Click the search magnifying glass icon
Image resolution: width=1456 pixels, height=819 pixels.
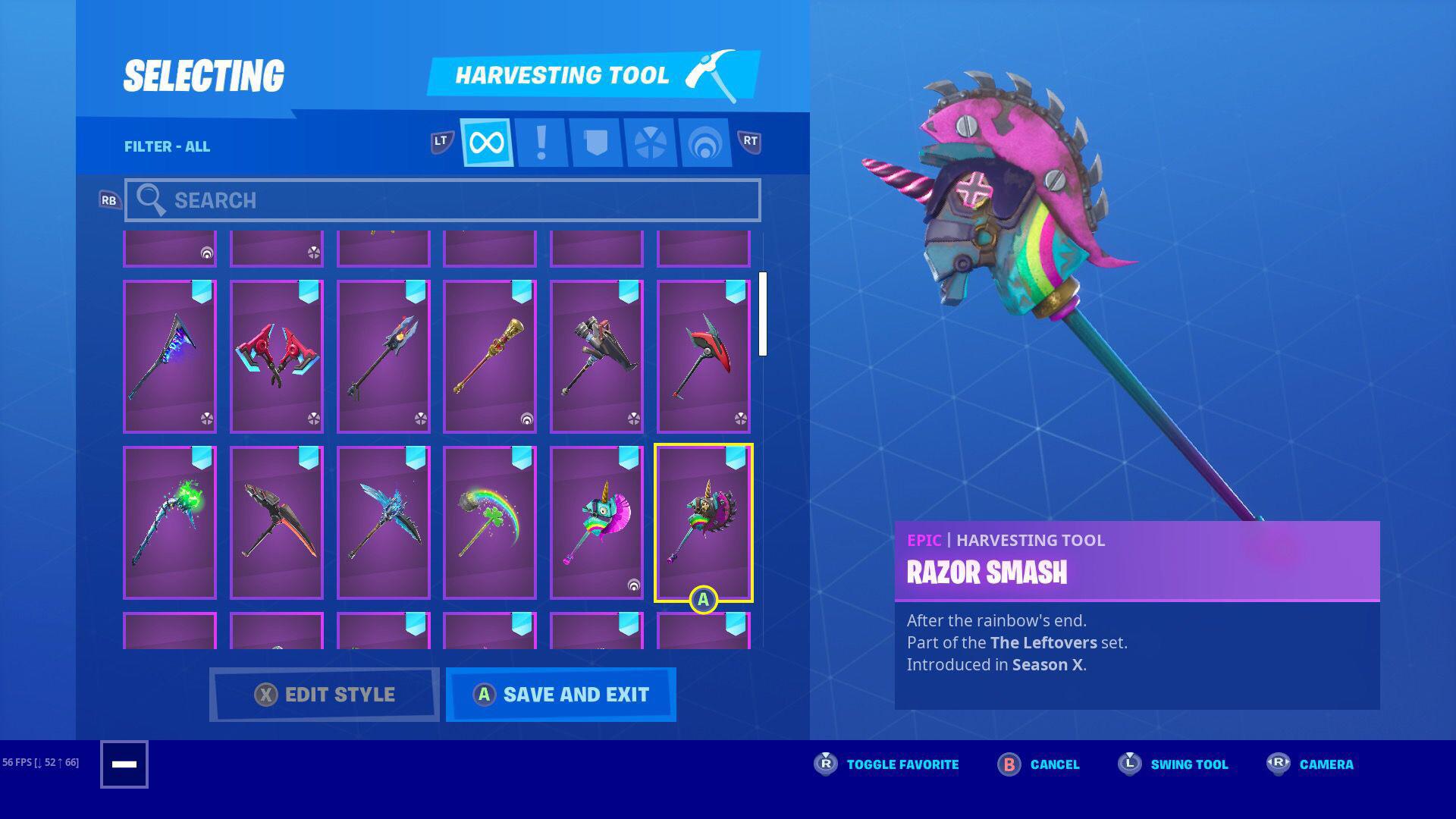click(152, 199)
